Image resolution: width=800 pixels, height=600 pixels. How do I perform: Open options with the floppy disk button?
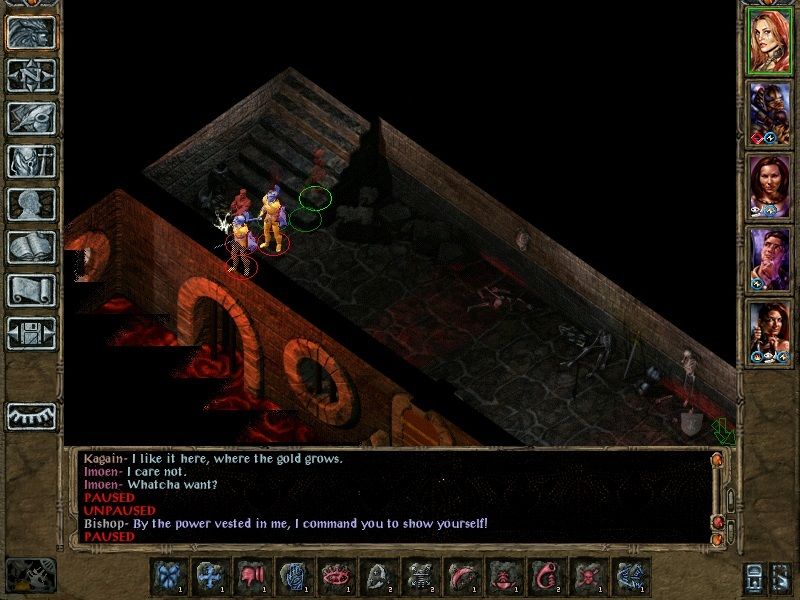coord(31,332)
